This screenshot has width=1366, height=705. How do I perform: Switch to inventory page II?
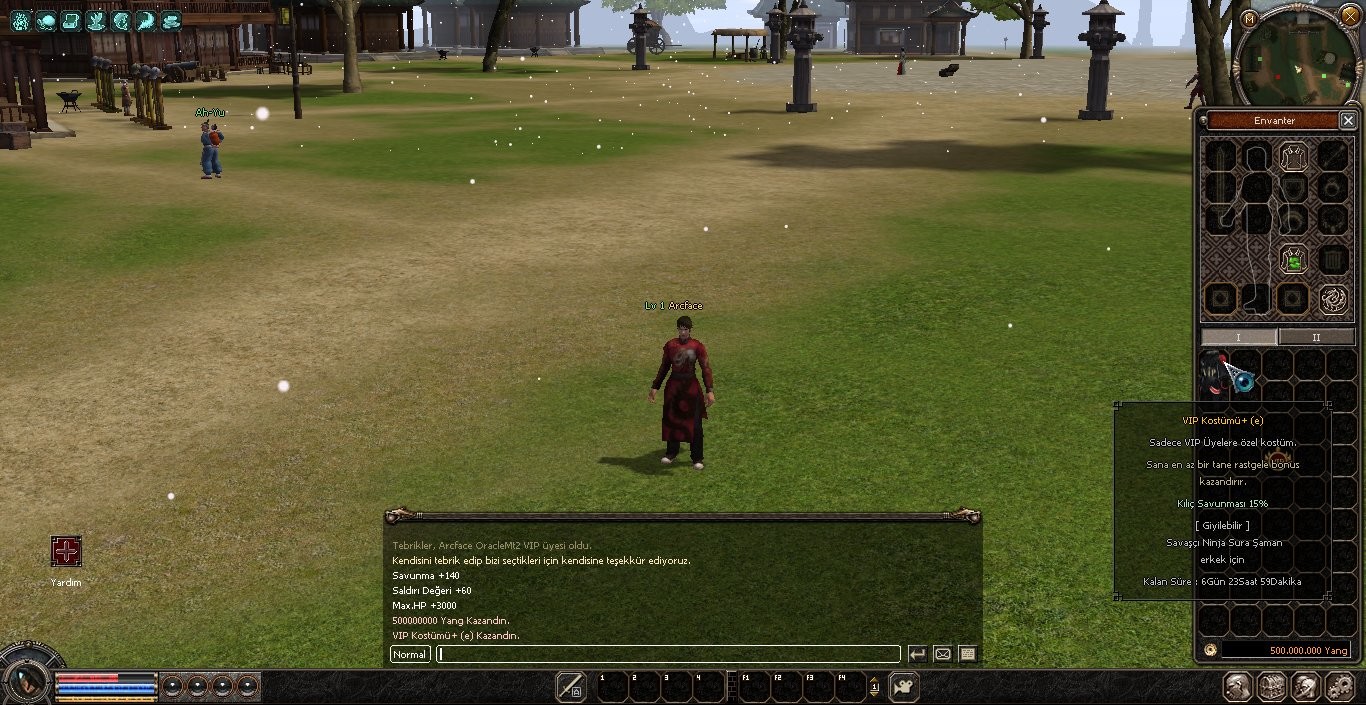1316,337
